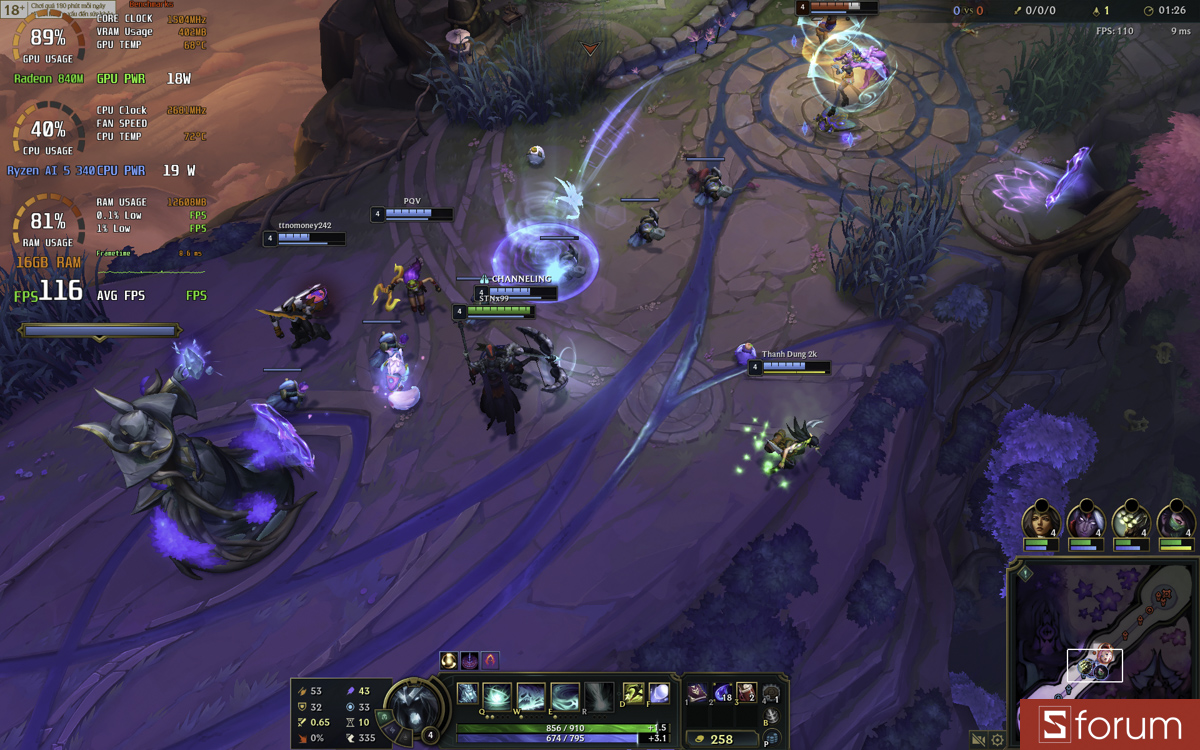
Task: Click the ping alert icon on the minimap
Action: [1025, 574]
